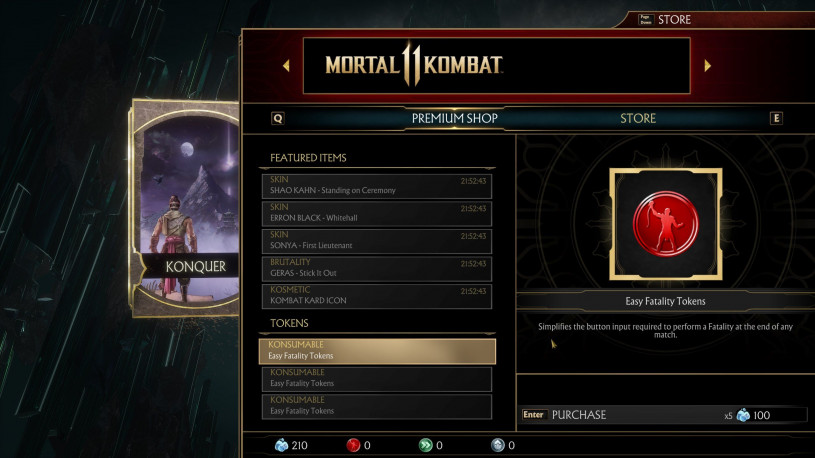Viewport: 815px width, 458px height.
Task: Click the Easy Fatality Tokens preview image
Action: click(x=665, y=224)
